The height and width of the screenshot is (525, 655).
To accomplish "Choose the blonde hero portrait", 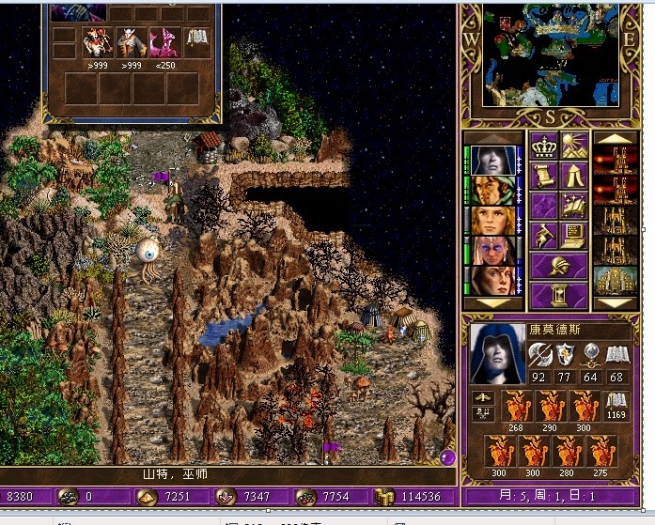I will (492, 220).
